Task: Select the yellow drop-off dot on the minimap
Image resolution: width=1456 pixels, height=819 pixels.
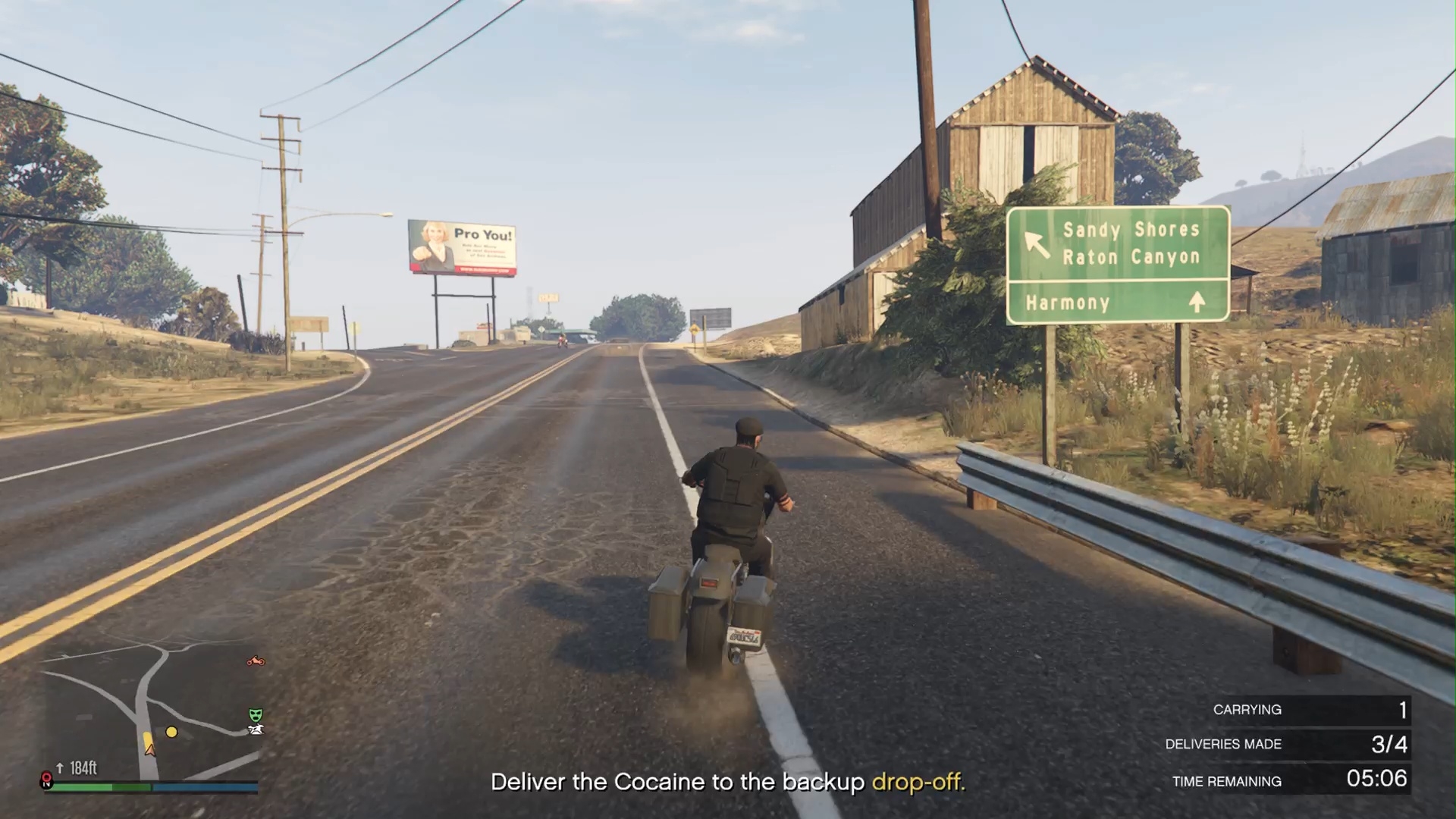Action: point(171,732)
